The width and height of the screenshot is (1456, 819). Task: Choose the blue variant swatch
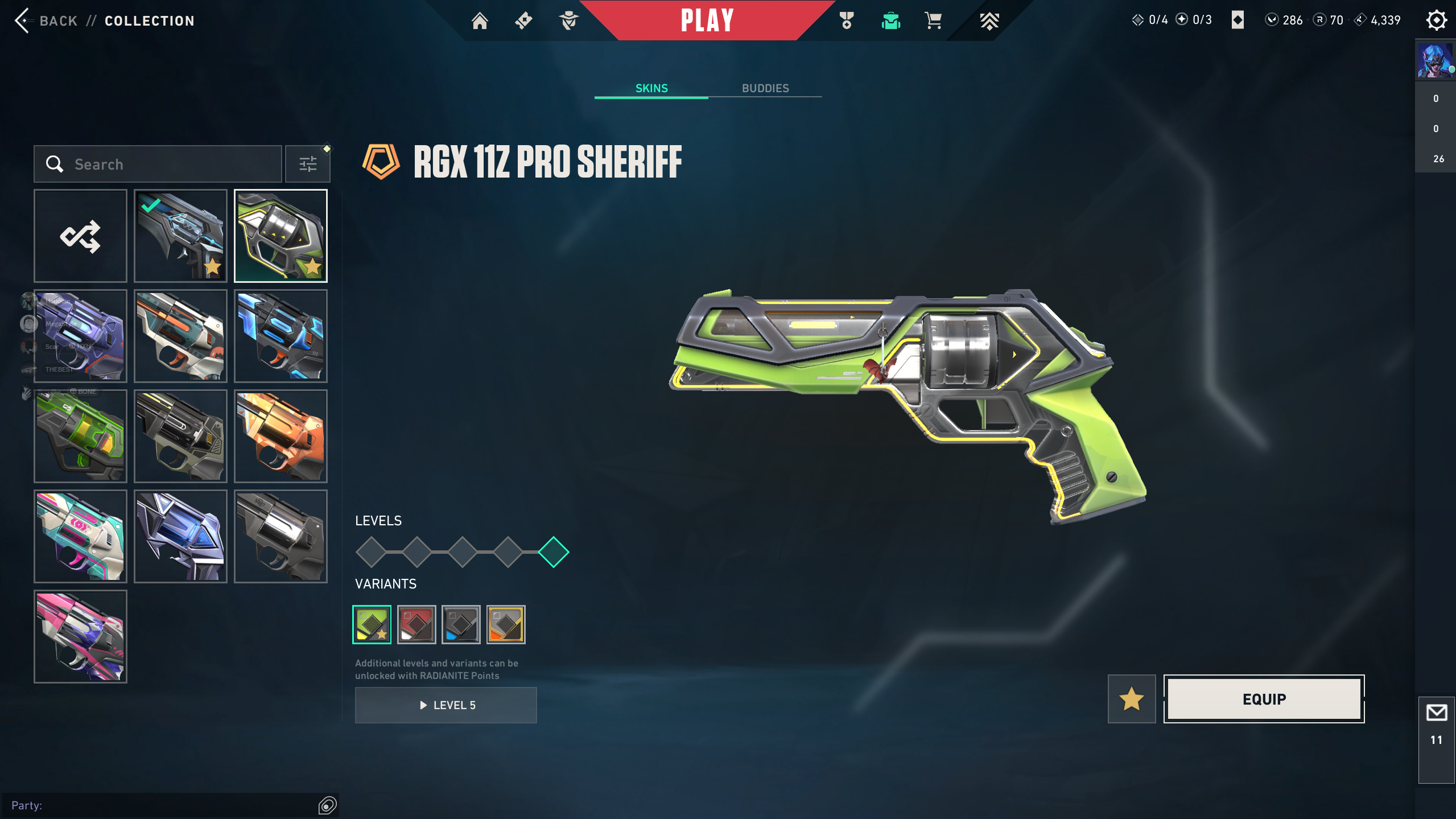(x=461, y=624)
